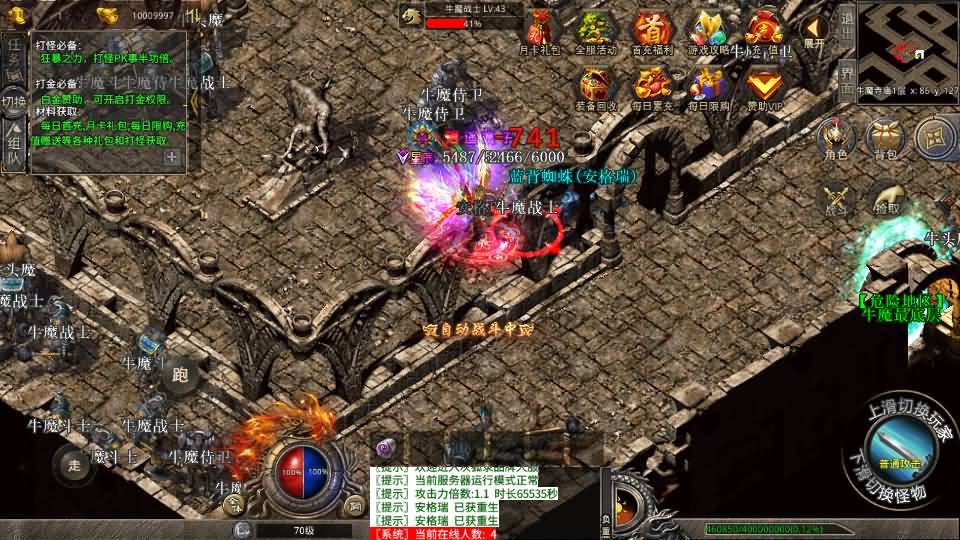The width and height of the screenshot is (960, 540).
Task: Open the 每日累充 daily recharge icon
Action: [x=653, y=86]
